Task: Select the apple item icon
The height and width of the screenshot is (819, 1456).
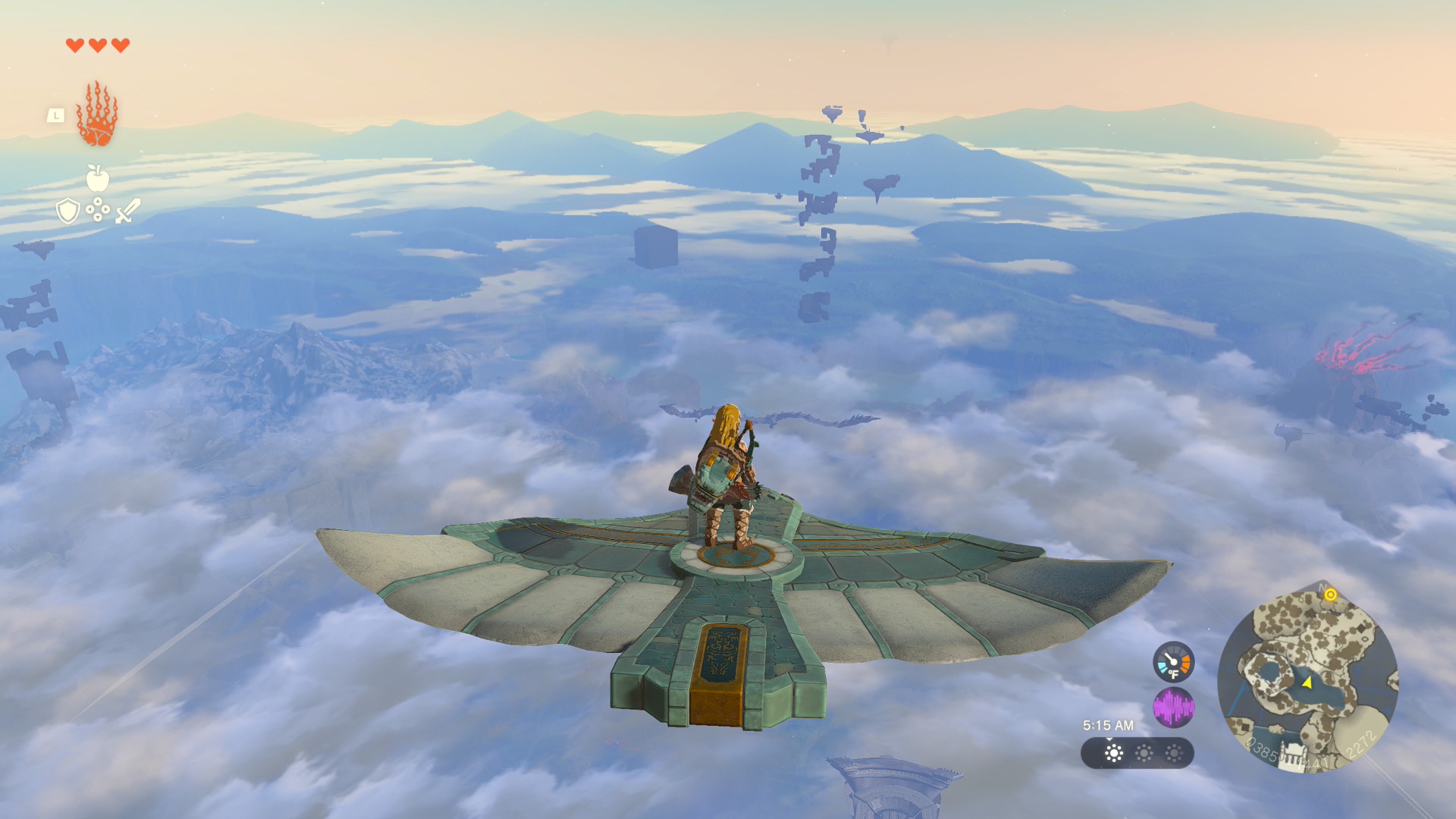Action: [x=98, y=178]
